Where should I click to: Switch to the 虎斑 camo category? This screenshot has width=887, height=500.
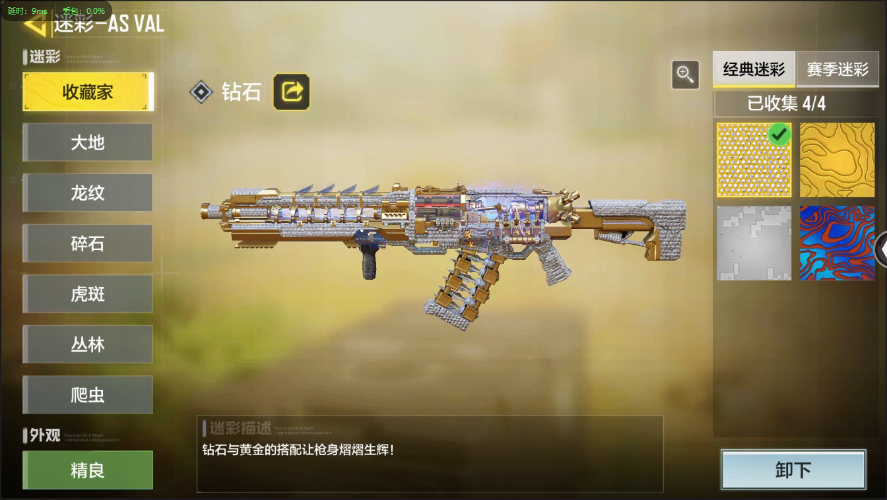tap(88, 294)
